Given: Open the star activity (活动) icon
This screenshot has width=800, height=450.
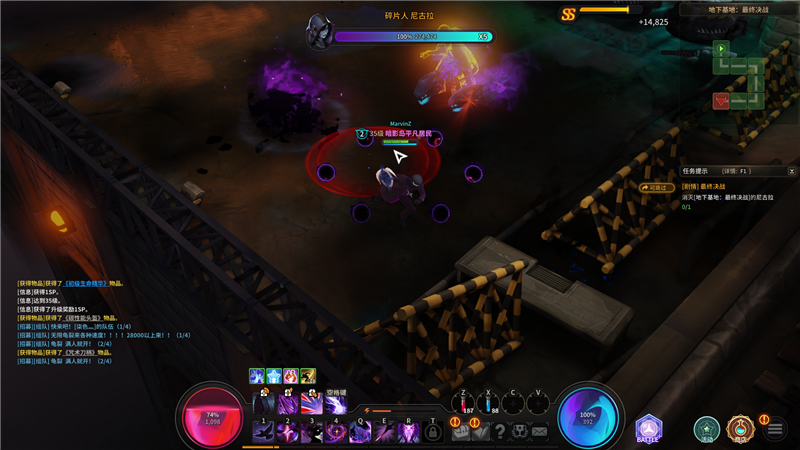Looking at the screenshot, I should coord(707,430).
